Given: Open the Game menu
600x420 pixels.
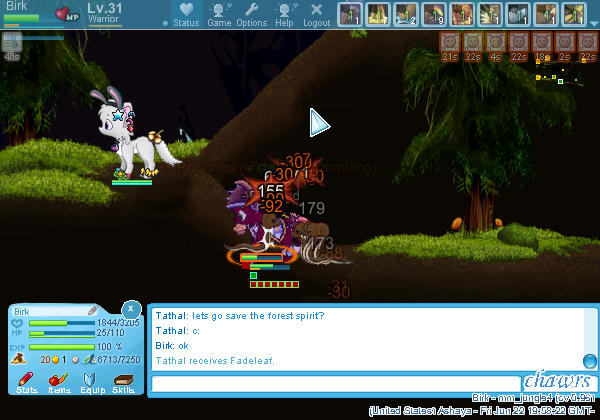Looking at the screenshot, I should tap(219, 14).
